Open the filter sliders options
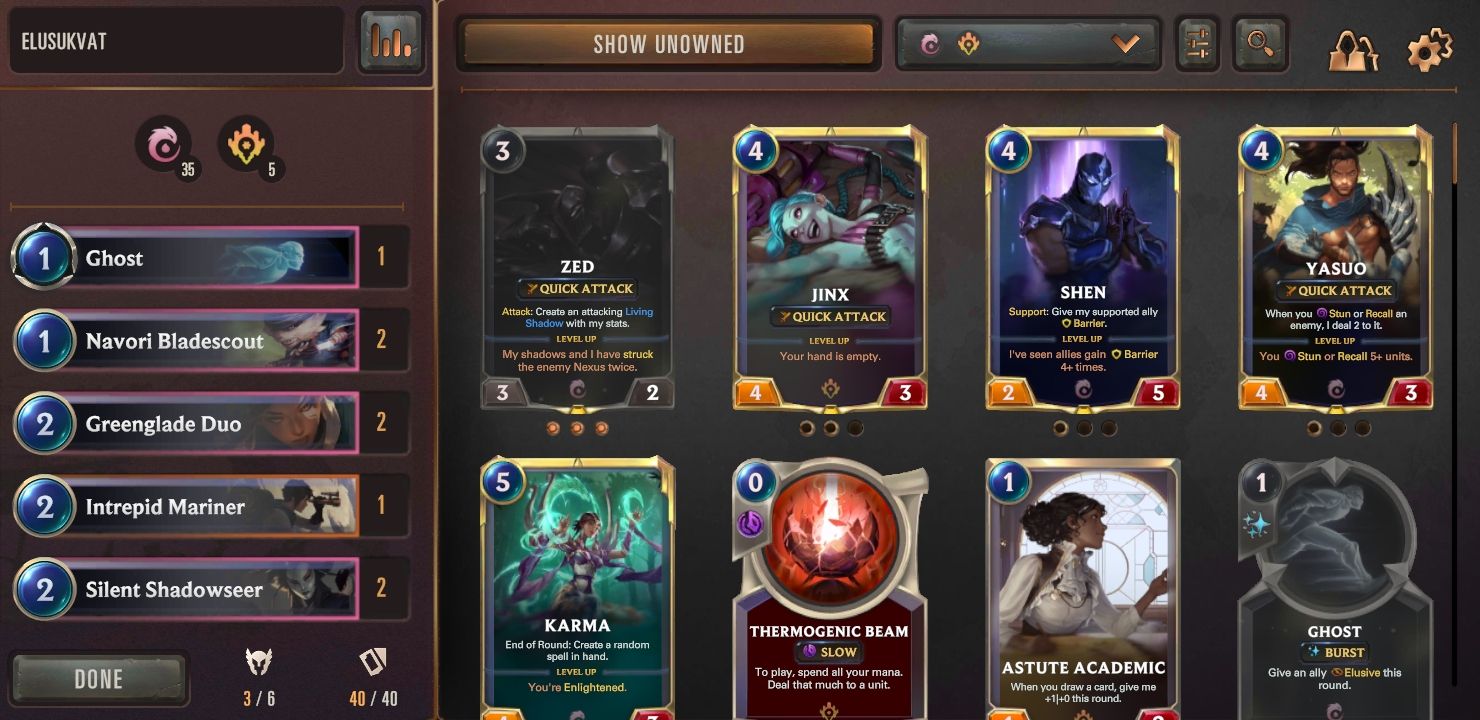 coord(1197,44)
